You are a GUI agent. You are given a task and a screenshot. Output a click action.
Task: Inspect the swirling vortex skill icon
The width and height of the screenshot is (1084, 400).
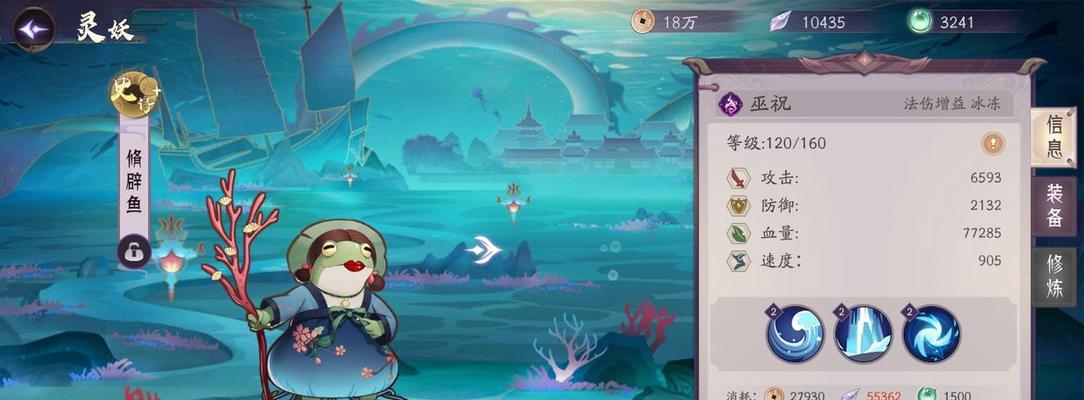pyautogui.click(x=931, y=333)
